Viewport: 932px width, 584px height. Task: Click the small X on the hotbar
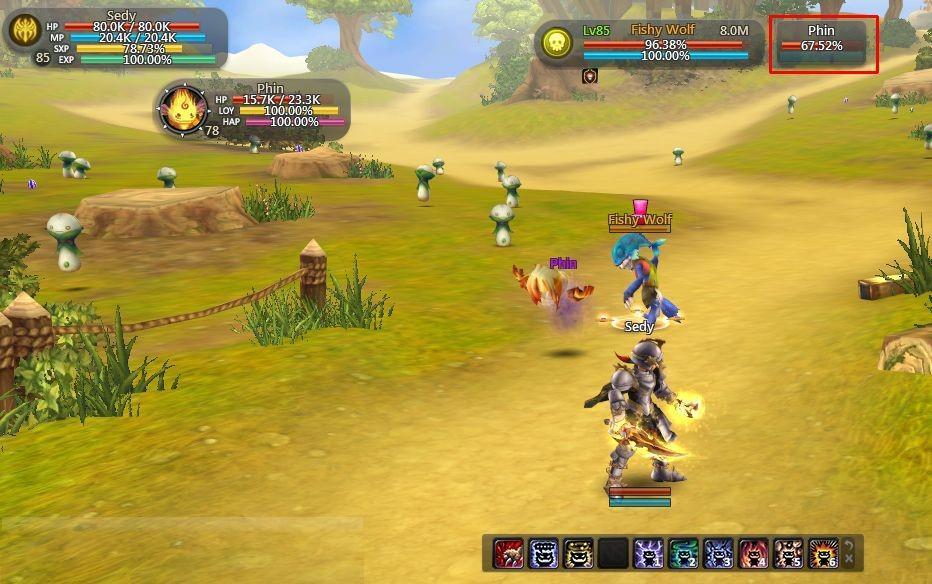pos(849,560)
